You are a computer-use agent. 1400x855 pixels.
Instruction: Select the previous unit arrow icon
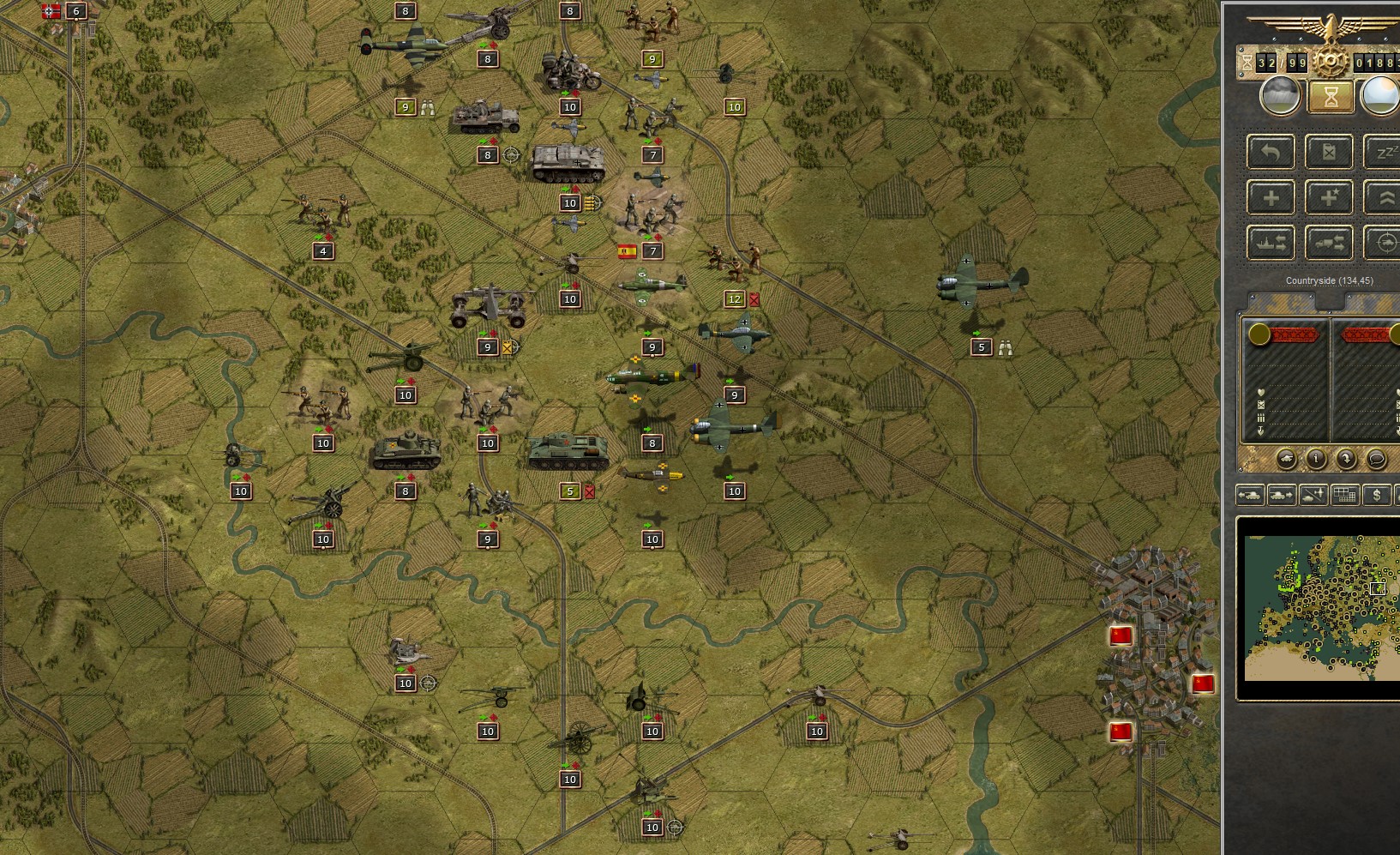pos(1251,495)
